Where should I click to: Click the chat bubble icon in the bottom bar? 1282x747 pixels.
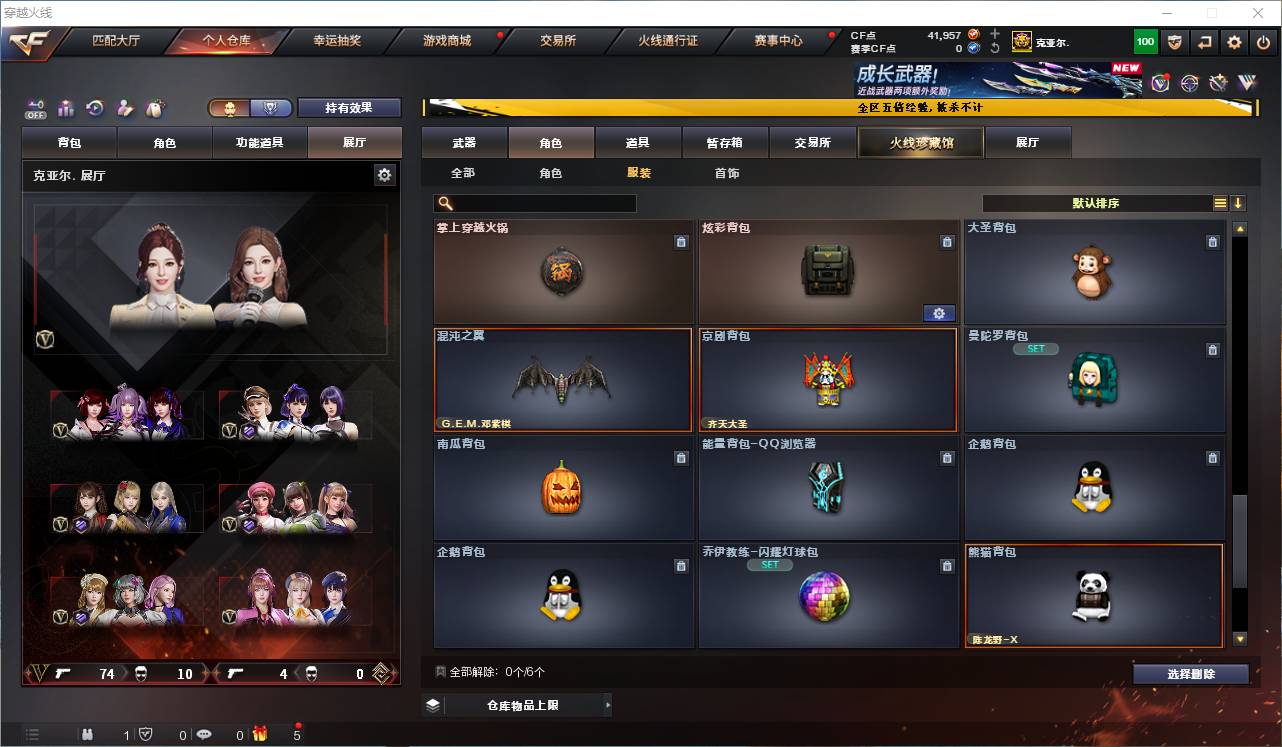coord(203,734)
